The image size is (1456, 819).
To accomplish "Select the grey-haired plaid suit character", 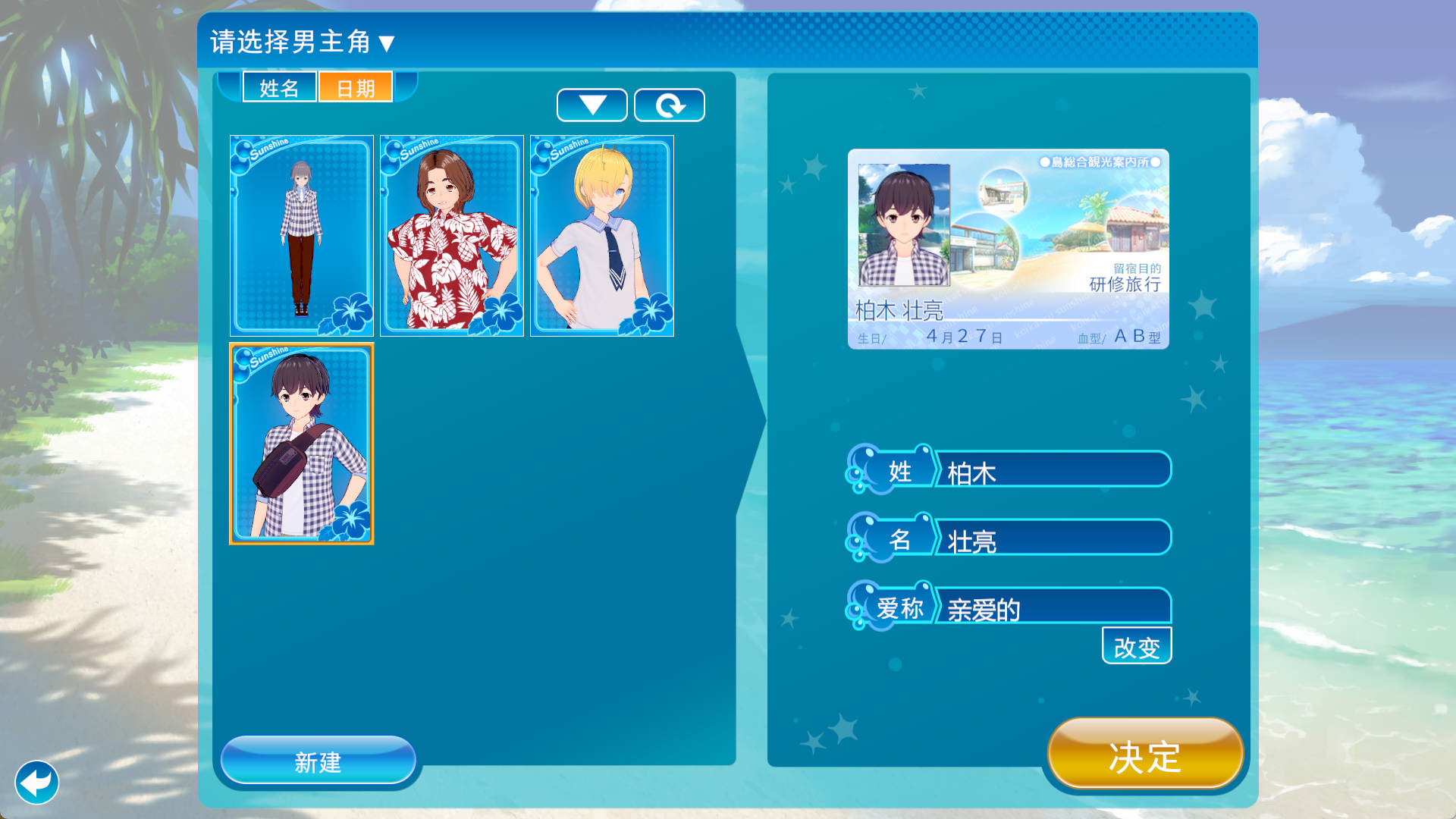I will [x=300, y=235].
